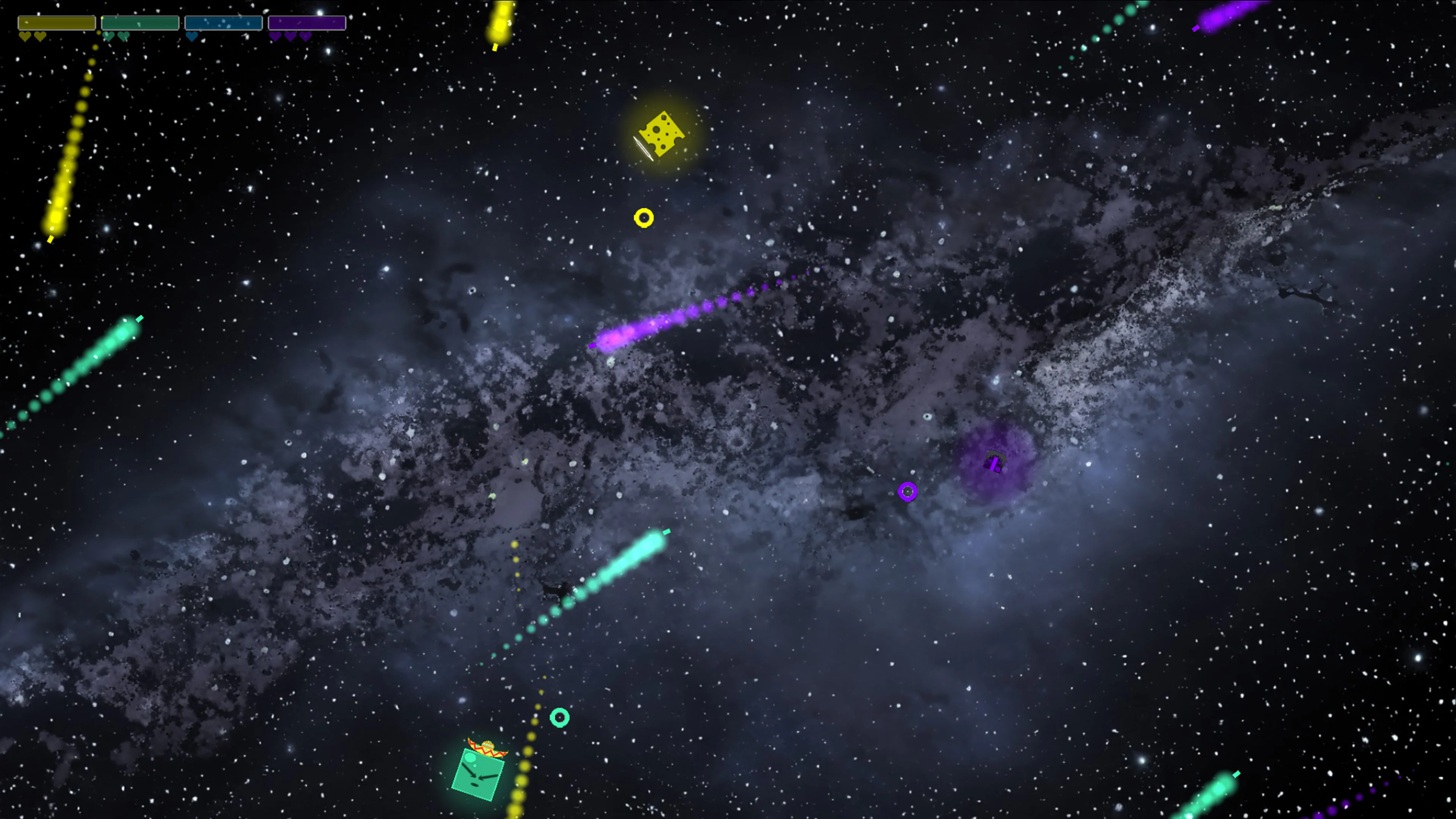Click the first yellow heart under the yellow bar
Viewport: 1456px width, 819px height.
[x=25, y=36]
